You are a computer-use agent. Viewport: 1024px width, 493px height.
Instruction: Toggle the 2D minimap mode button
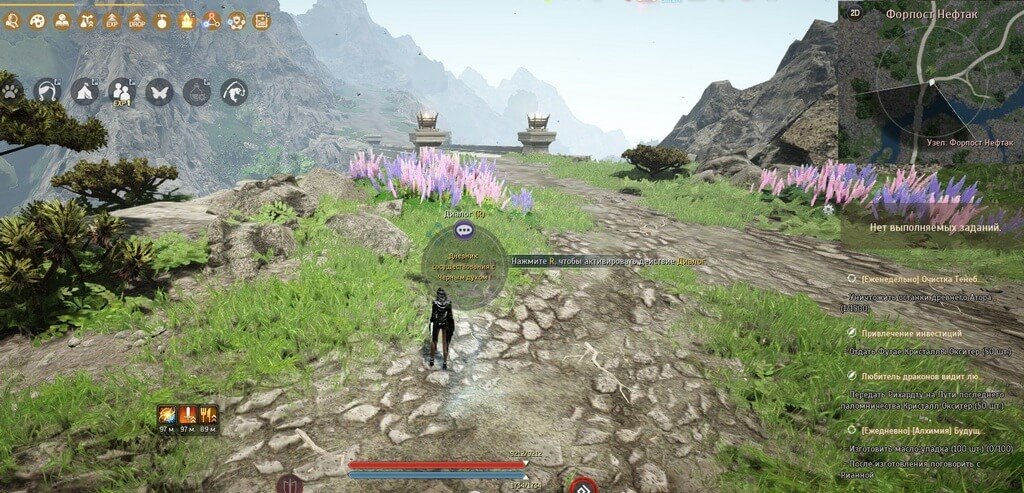[x=855, y=13]
